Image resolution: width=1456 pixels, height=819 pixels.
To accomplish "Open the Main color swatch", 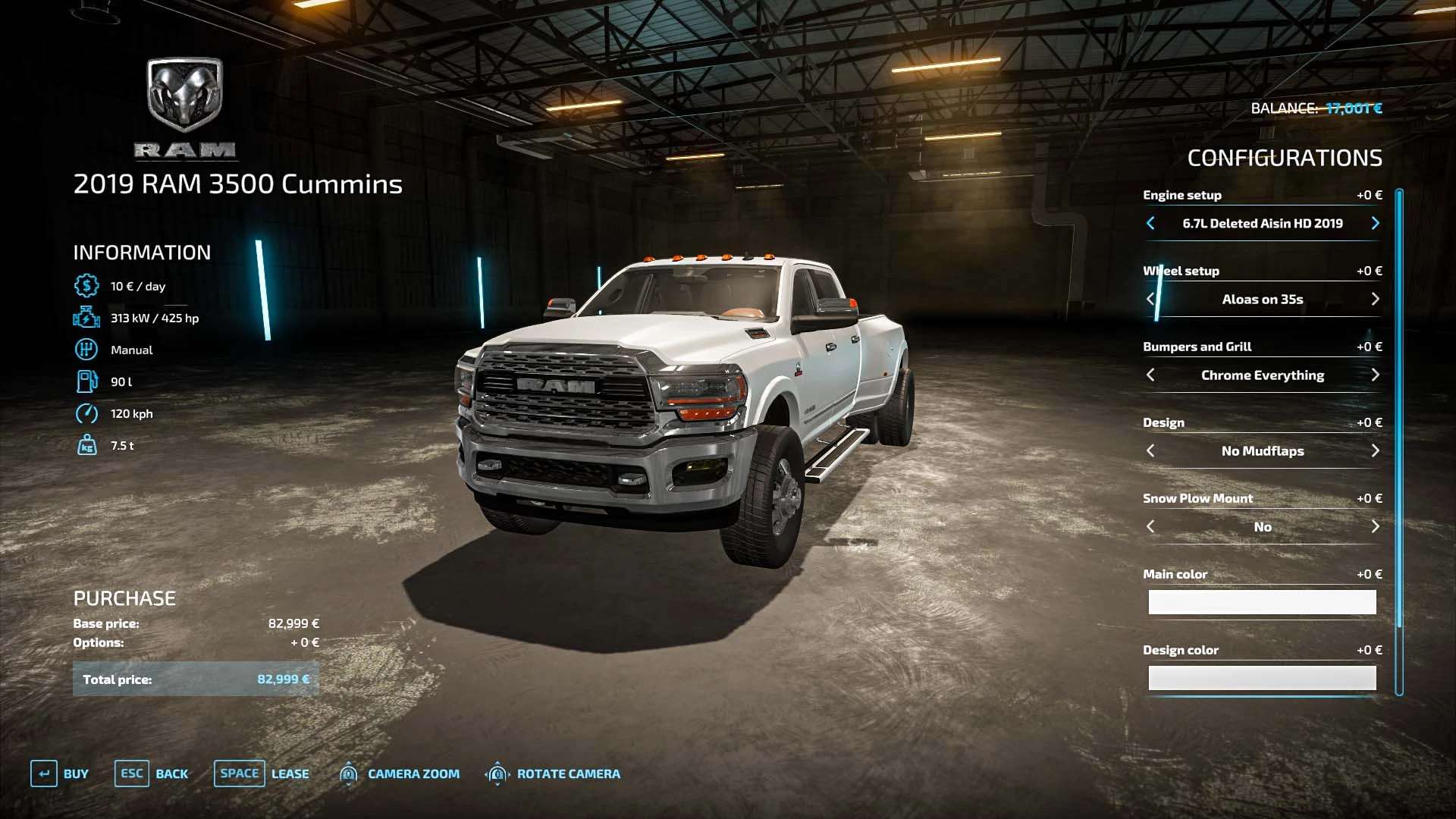I will (1262, 602).
